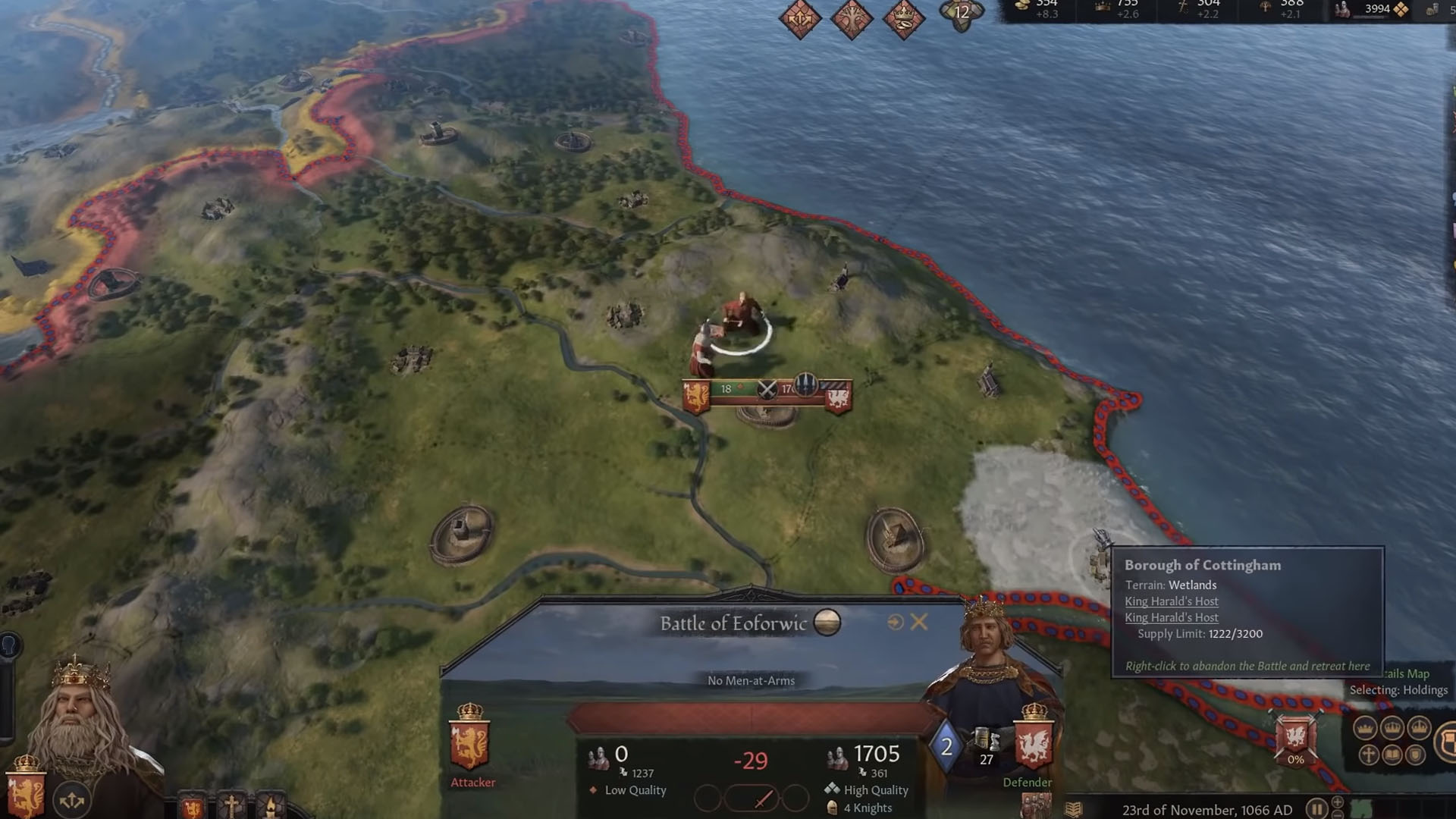This screenshot has height=819, width=1456.
Task: Open the crown-and-ring alert at the top
Action: (x=904, y=17)
